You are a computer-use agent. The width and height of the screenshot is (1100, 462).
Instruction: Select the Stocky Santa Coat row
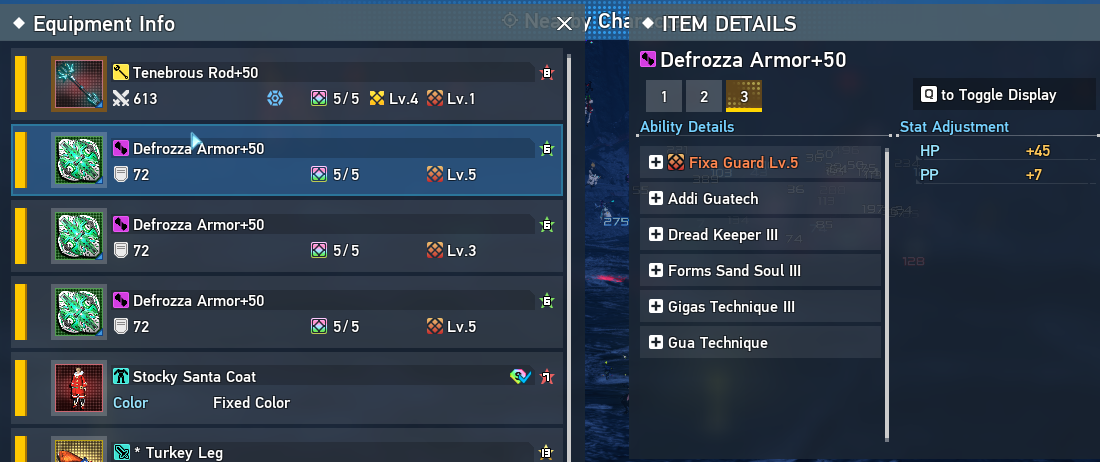(300, 389)
